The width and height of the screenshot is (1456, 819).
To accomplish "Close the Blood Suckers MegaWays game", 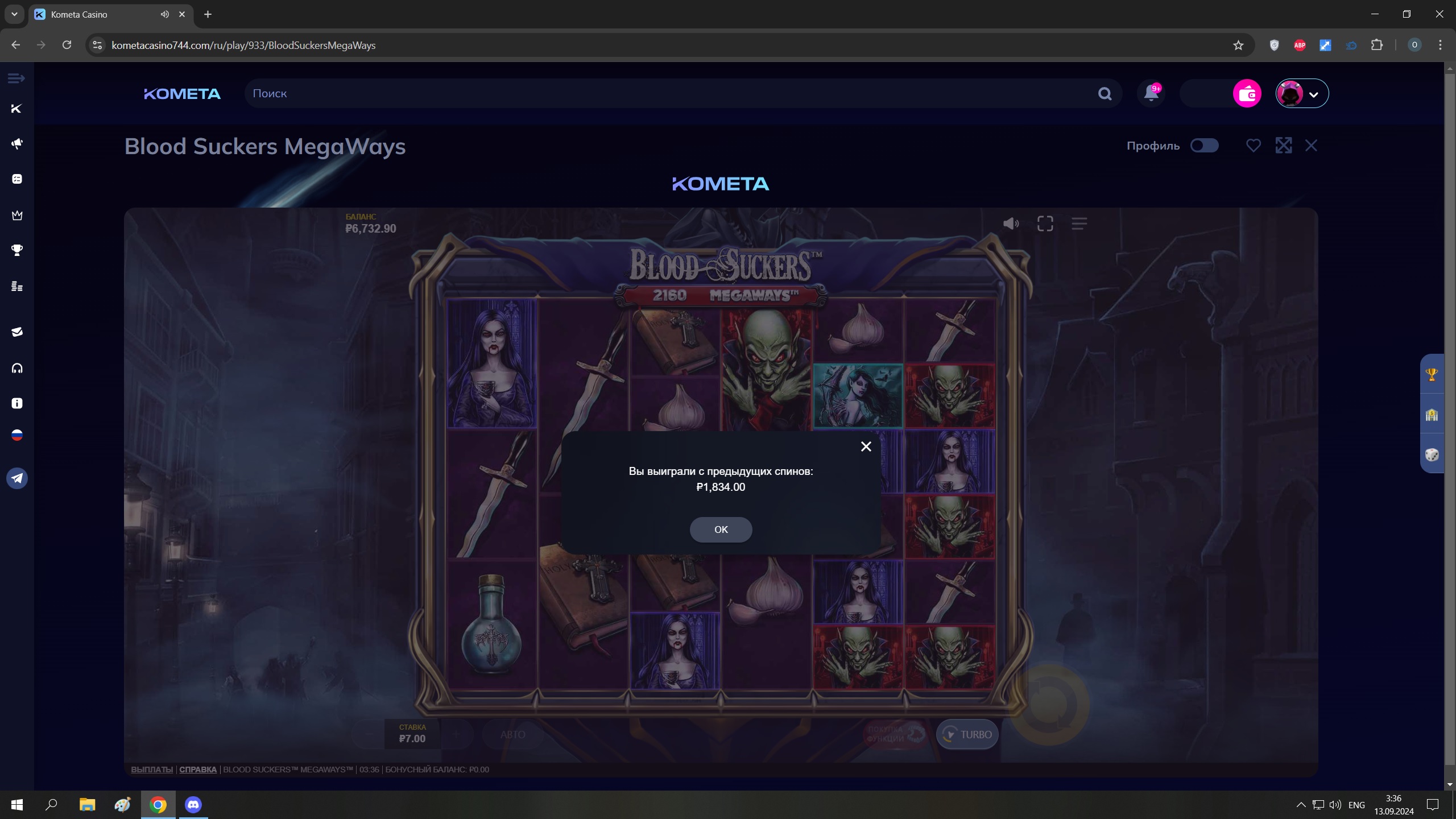I will tap(1311, 146).
